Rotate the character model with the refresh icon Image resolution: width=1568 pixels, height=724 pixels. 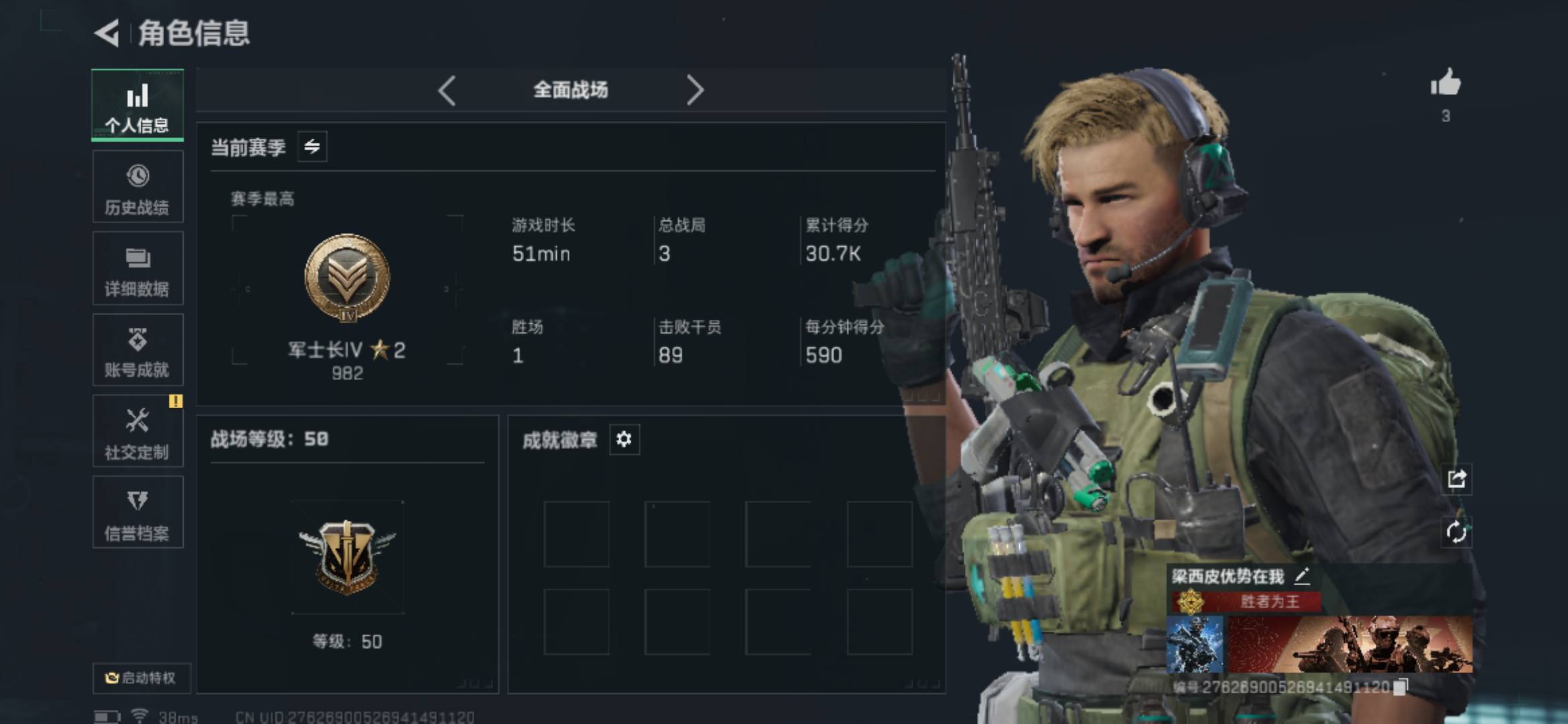(1457, 533)
